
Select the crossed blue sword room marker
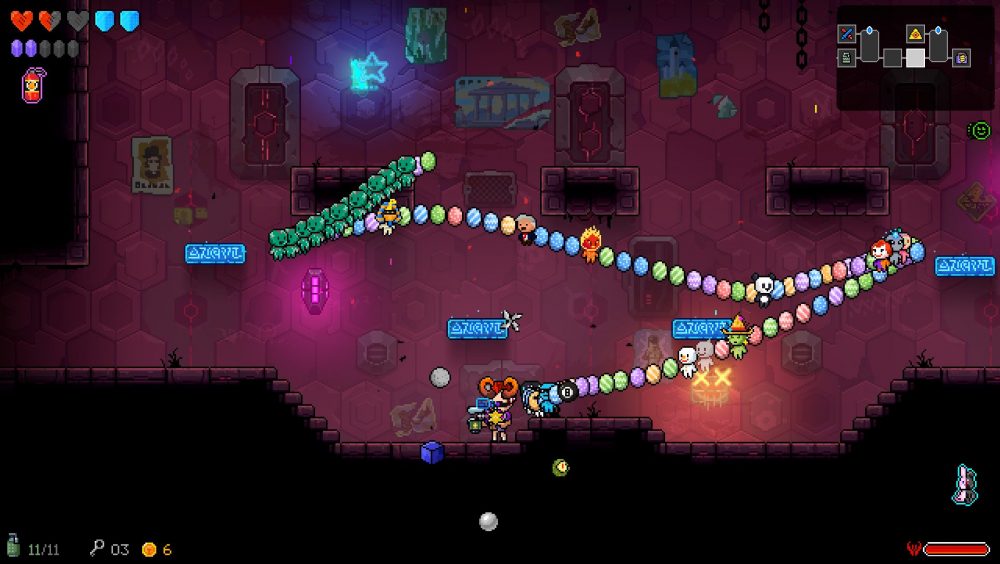click(x=846, y=34)
